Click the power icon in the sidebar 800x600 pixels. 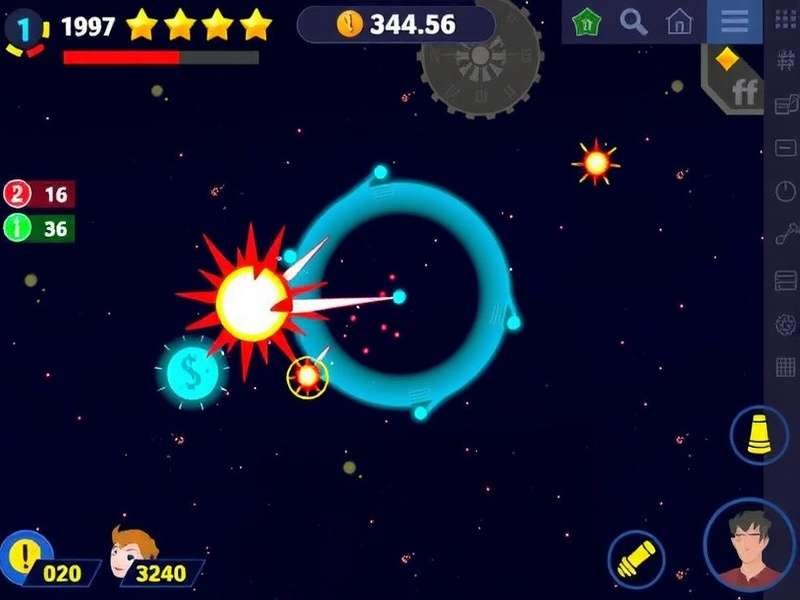[785, 191]
